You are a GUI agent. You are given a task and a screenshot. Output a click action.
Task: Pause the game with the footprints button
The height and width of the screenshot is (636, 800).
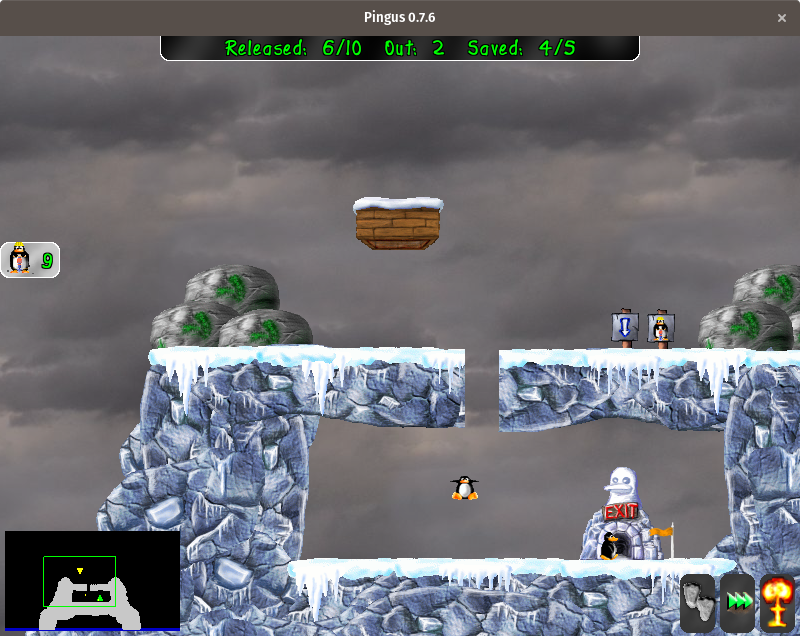pyautogui.click(x=698, y=602)
